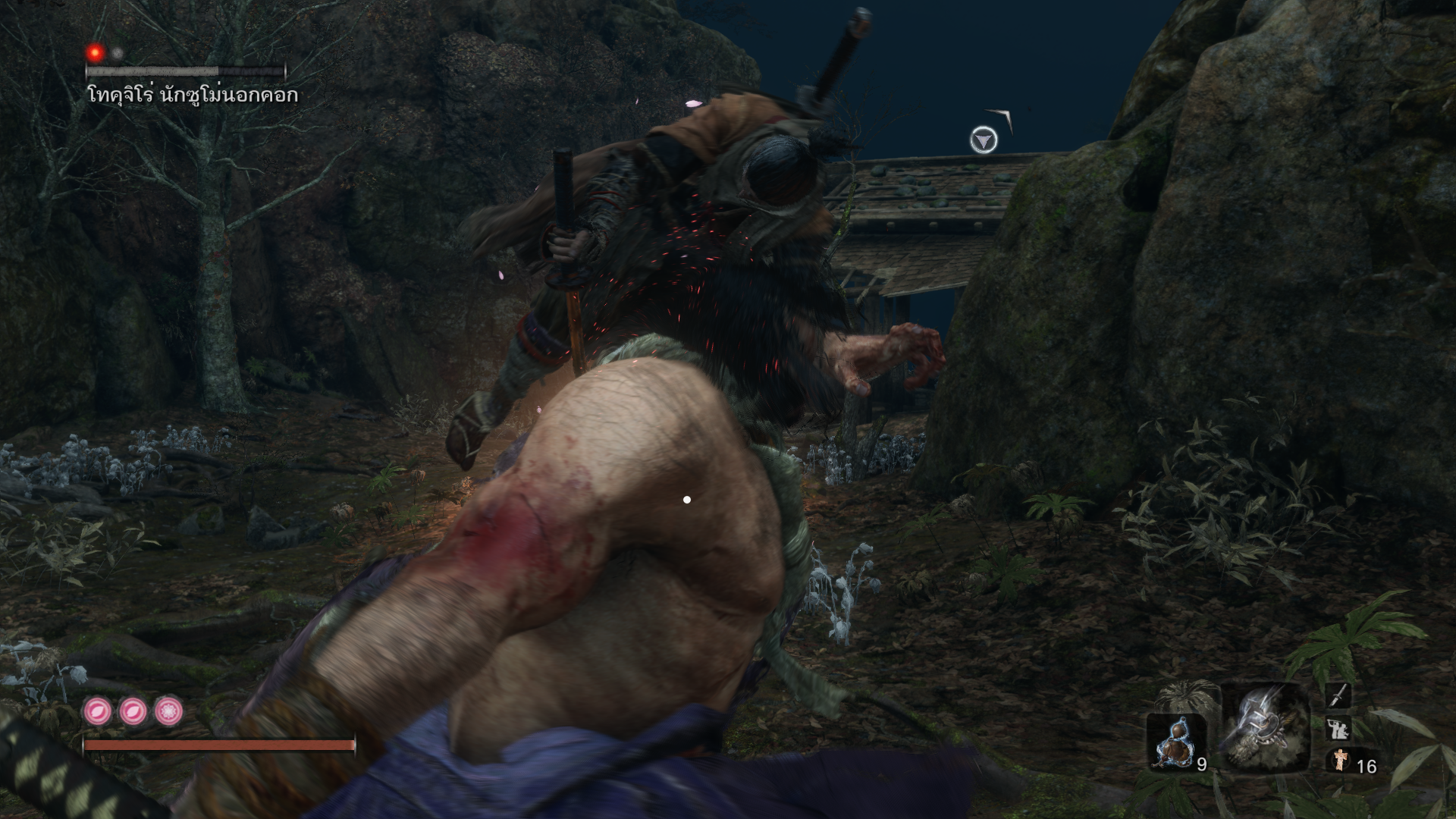Click the ninjutsu technique silhouette icon

click(x=1338, y=729)
